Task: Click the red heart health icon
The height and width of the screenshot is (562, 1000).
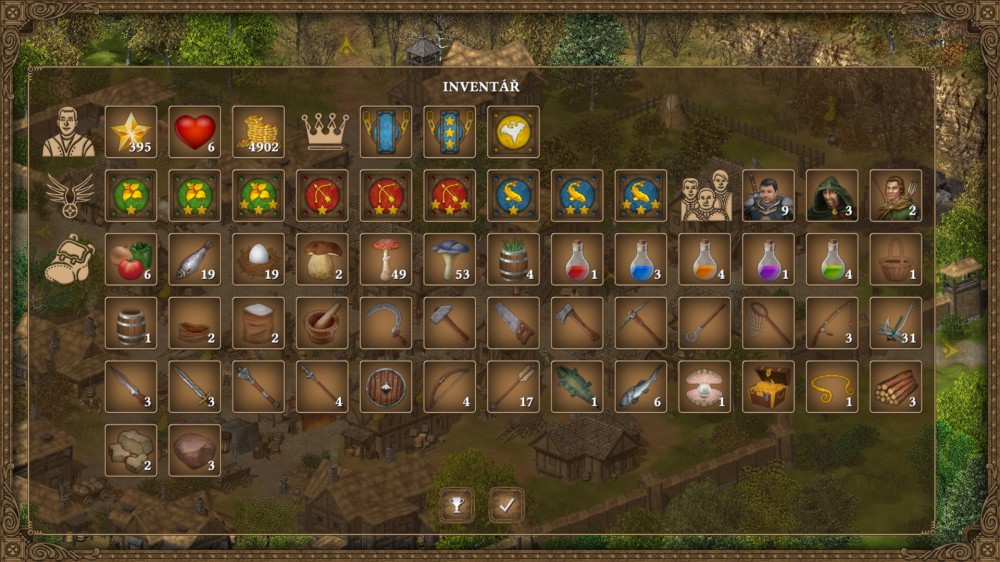Action: (x=195, y=132)
